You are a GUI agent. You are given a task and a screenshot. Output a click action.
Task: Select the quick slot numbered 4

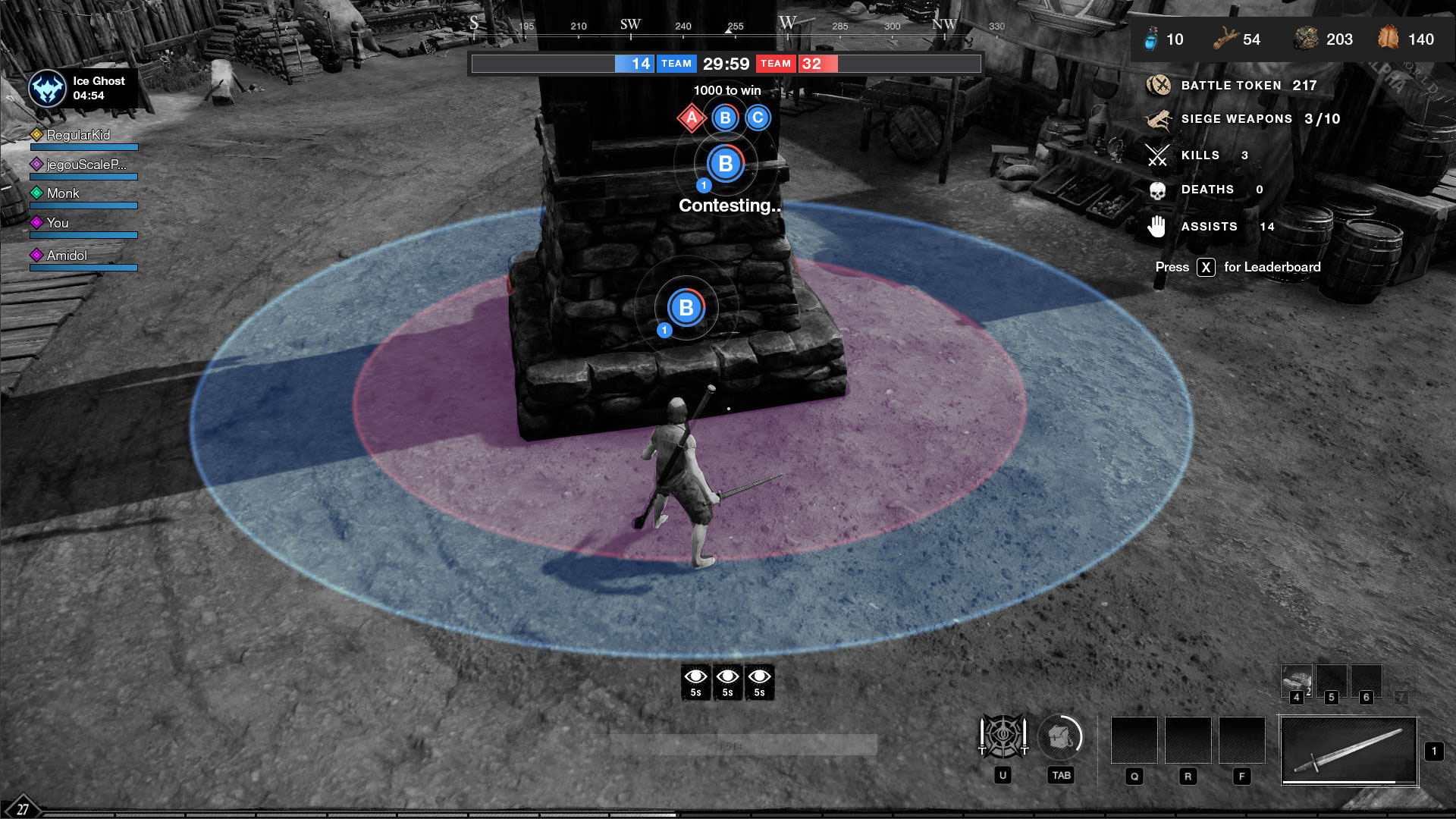[1297, 681]
